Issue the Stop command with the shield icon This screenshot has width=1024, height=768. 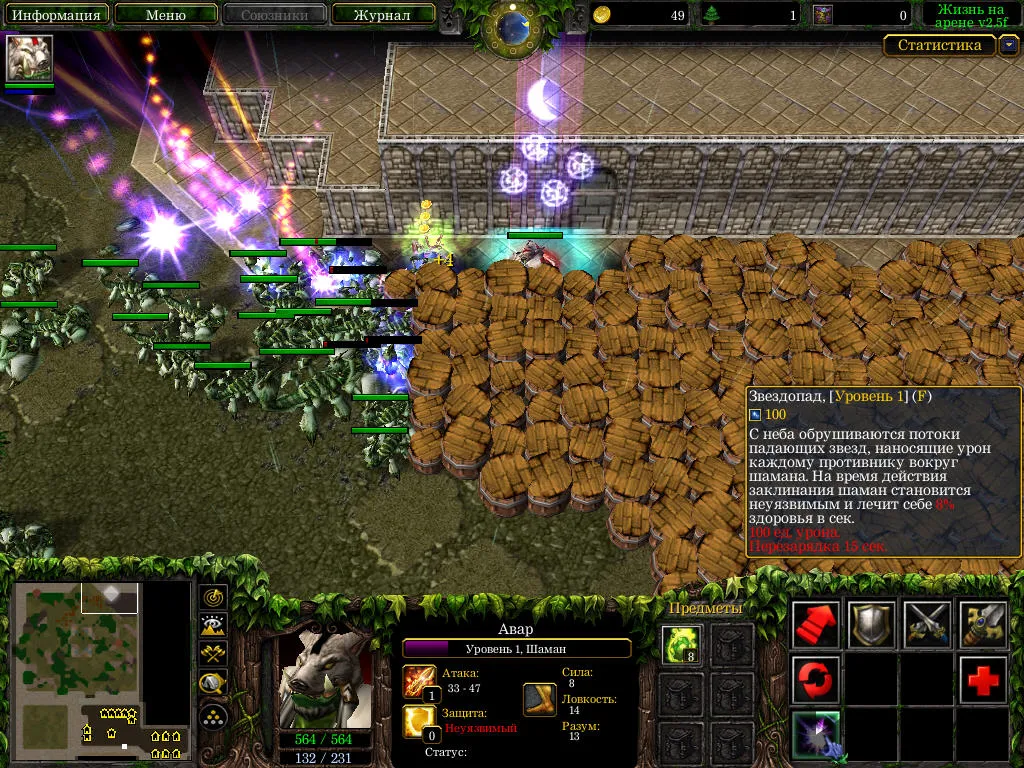(x=872, y=625)
